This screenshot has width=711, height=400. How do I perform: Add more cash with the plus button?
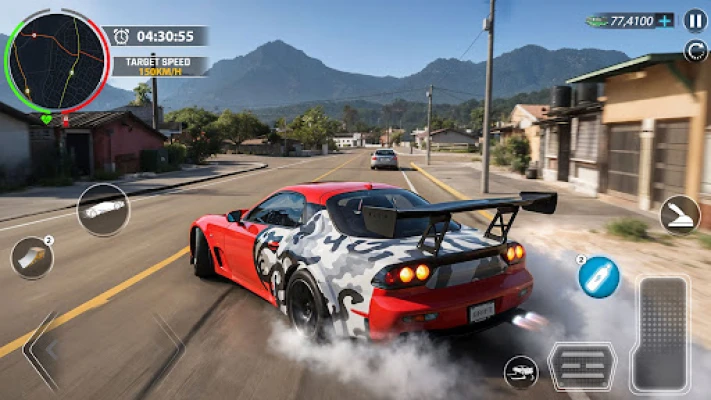coord(666,21)
